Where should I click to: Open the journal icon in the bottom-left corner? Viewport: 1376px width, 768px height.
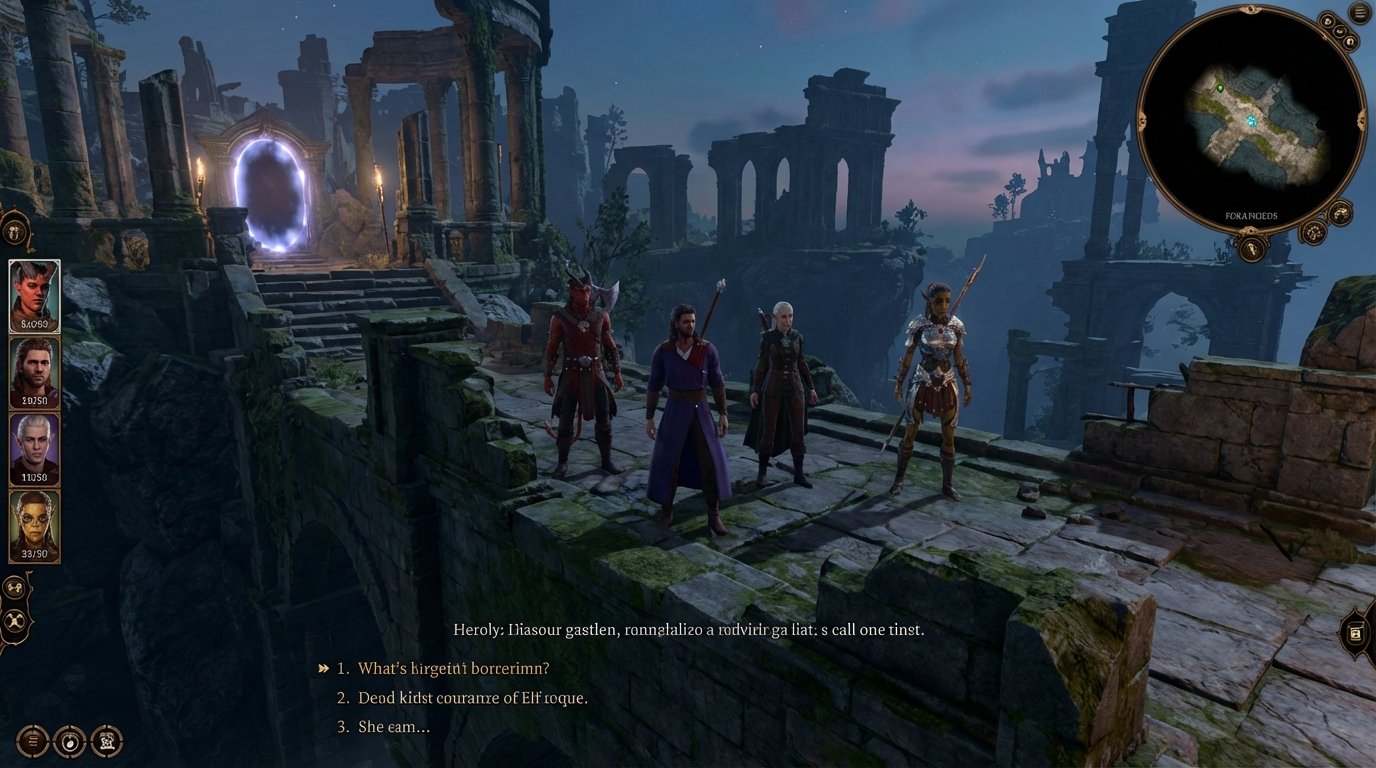click(31, 741)
